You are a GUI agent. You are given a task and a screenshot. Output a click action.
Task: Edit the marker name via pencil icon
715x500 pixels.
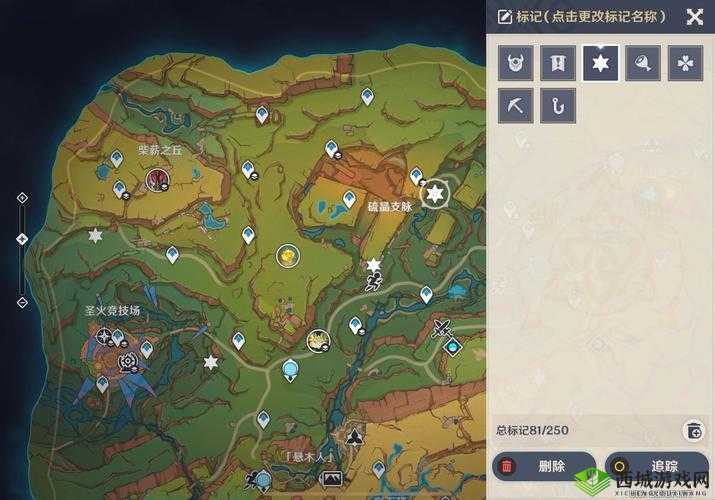point(504,16)
